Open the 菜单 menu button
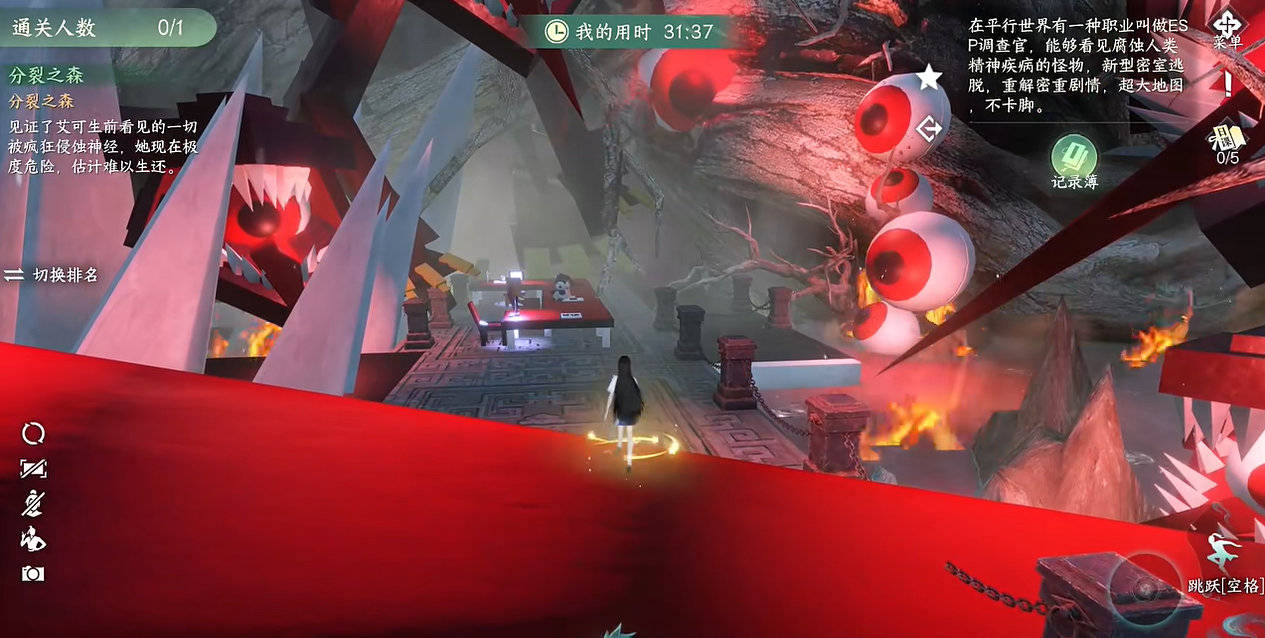This screenshot has width=1265, height=638. point(1227,27)
